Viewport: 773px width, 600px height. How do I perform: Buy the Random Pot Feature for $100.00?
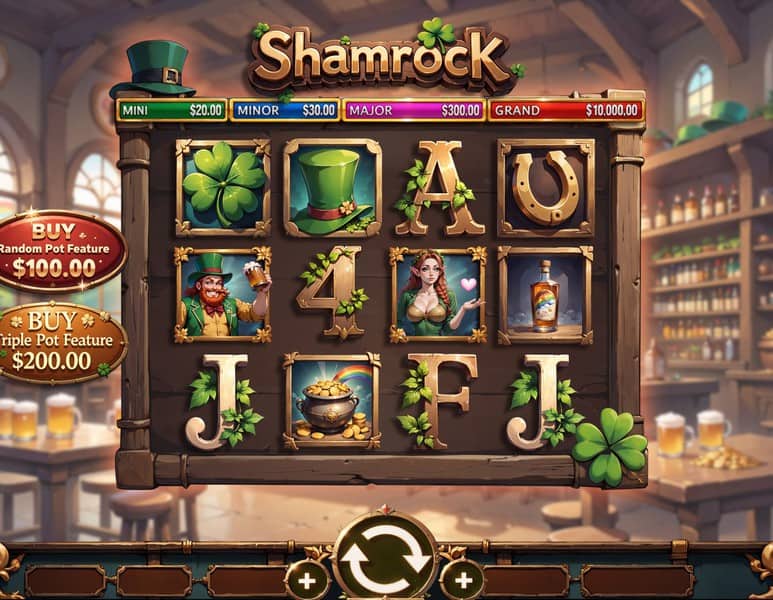pyautogui.click(x=58, y=249)
